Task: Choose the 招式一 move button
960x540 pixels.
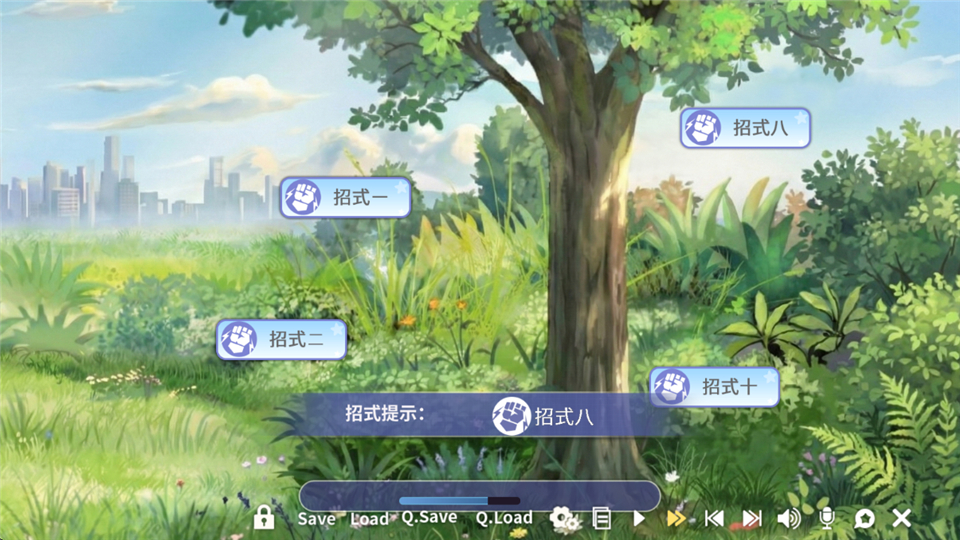Action: [x=345, y=197]
